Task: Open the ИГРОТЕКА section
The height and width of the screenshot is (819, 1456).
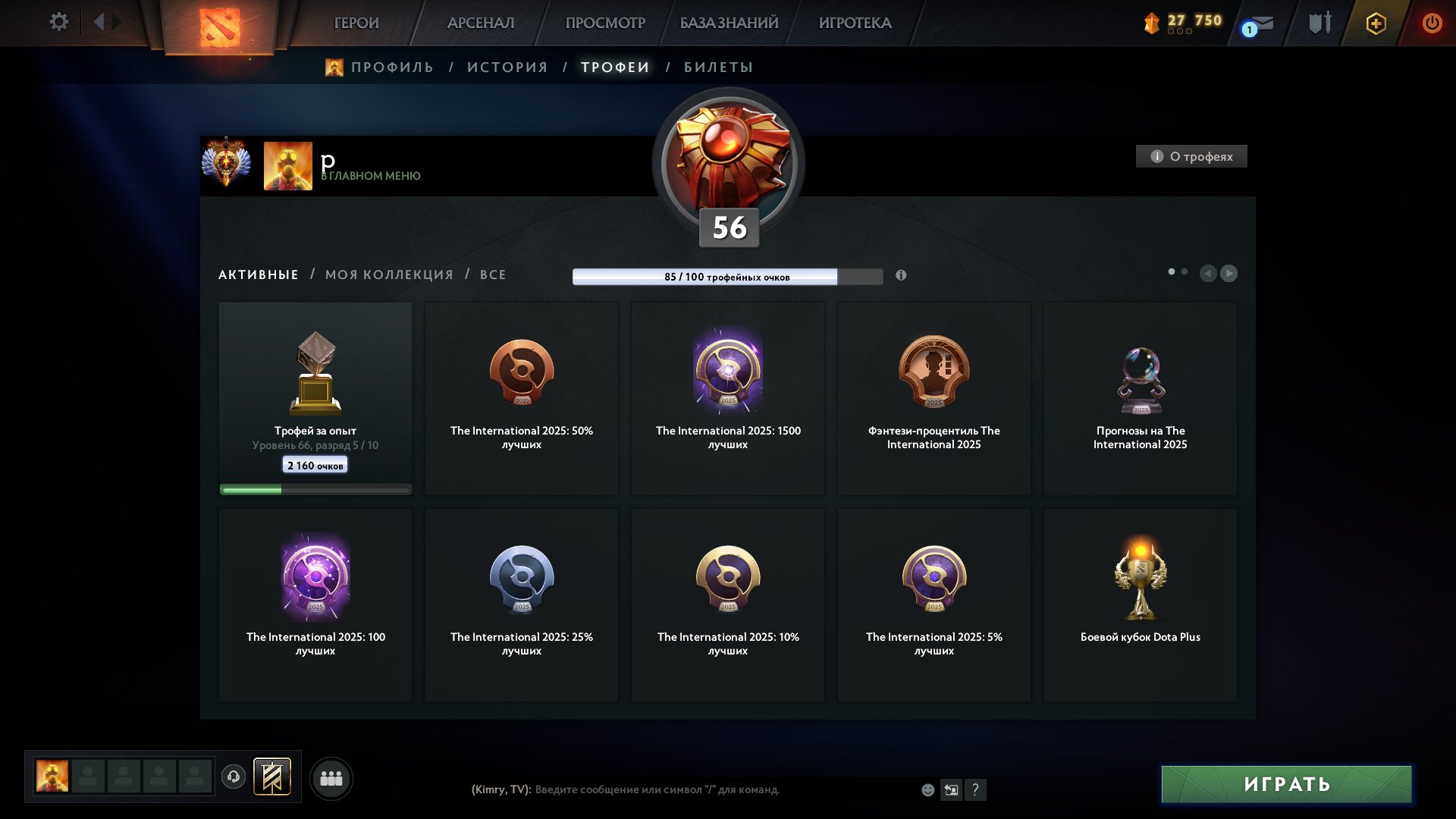Action: (855, 23)
